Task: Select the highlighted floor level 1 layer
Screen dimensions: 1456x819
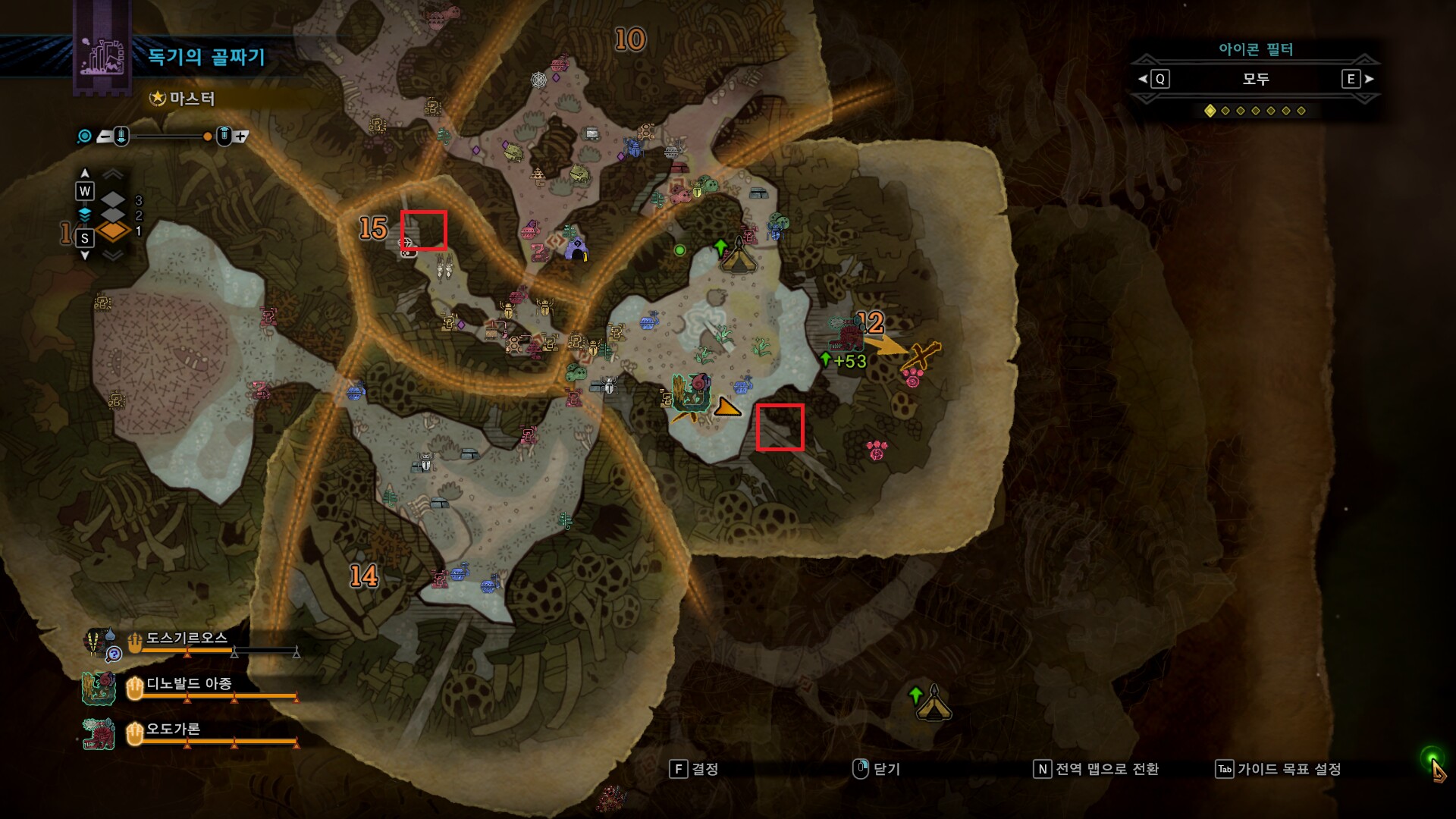Action: click(x=113, y=231)
